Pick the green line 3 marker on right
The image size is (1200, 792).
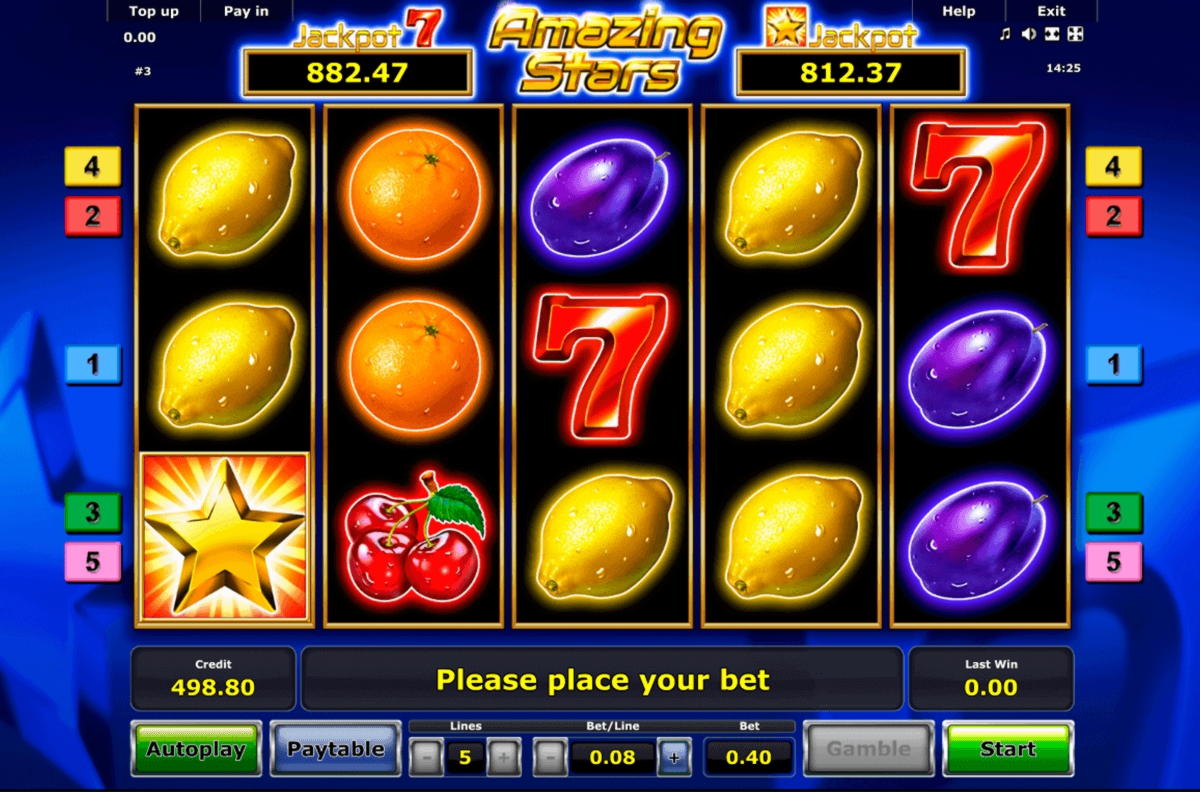pyautogui.click(x=1114, y=512)
